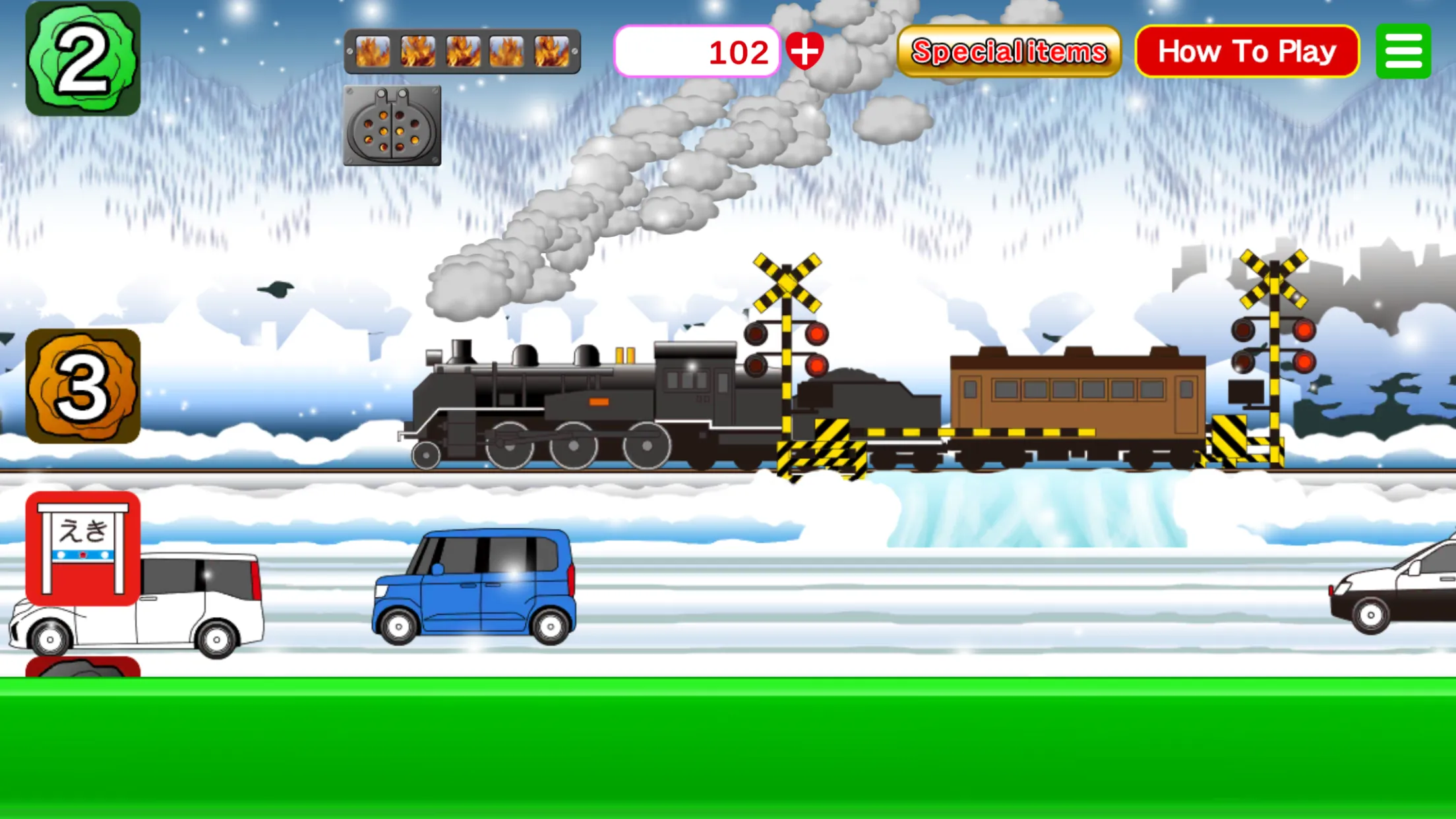Screen dimensions: 1456x819
Task: Tap the first flame in the firebox gauge
Action: pos(371,53)
